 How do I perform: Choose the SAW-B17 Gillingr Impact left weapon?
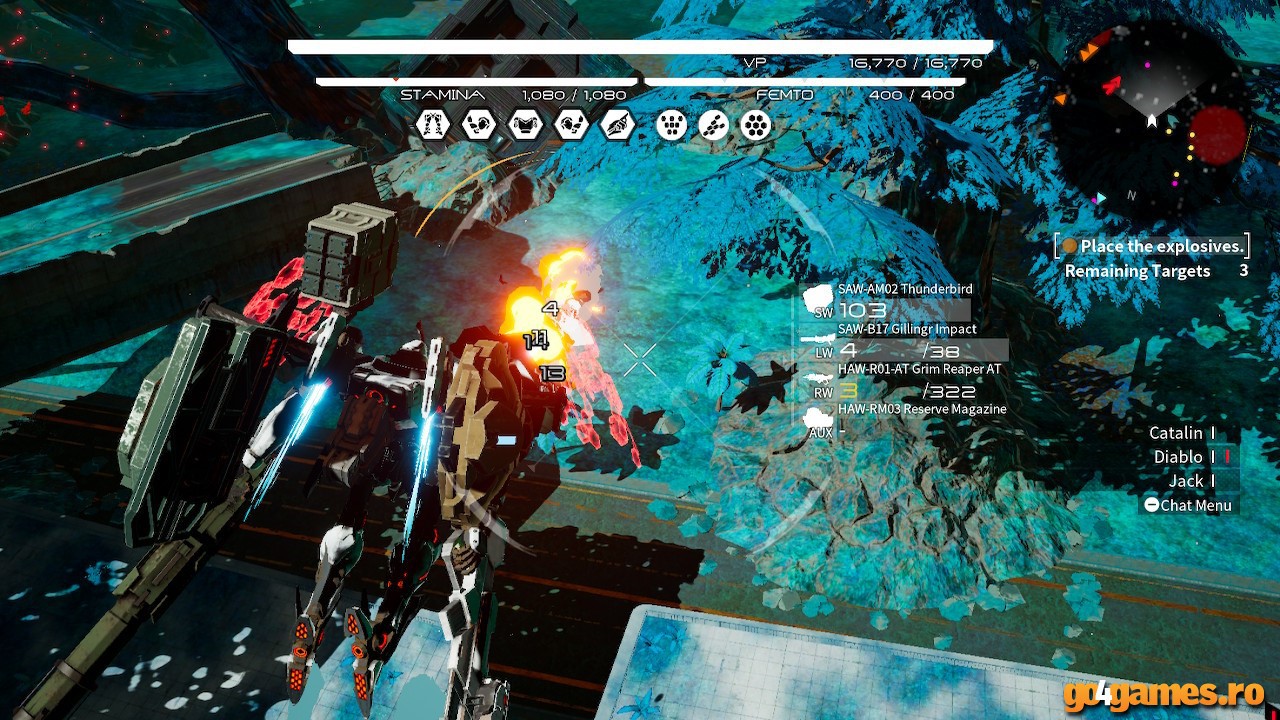tap(906, 329)
